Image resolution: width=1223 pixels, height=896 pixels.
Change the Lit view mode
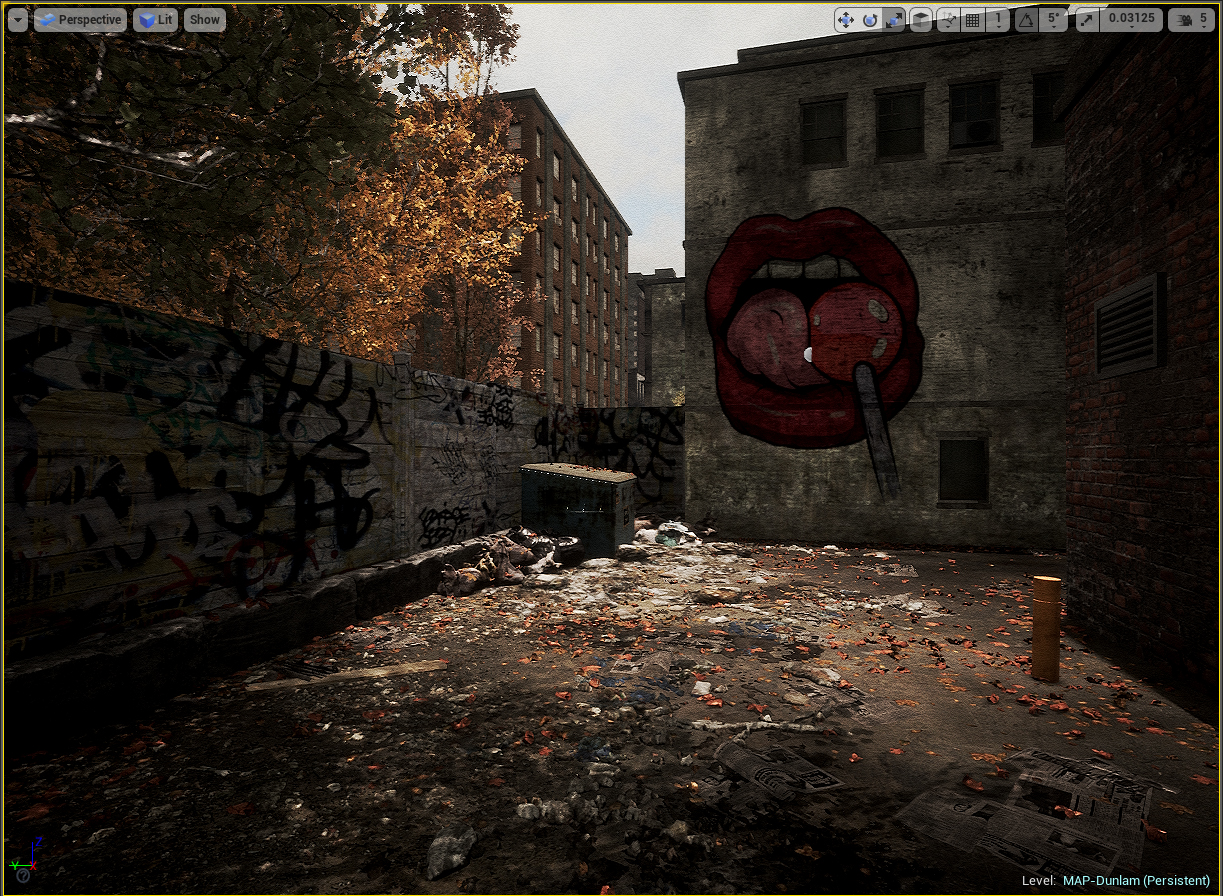tap(155, 20)
